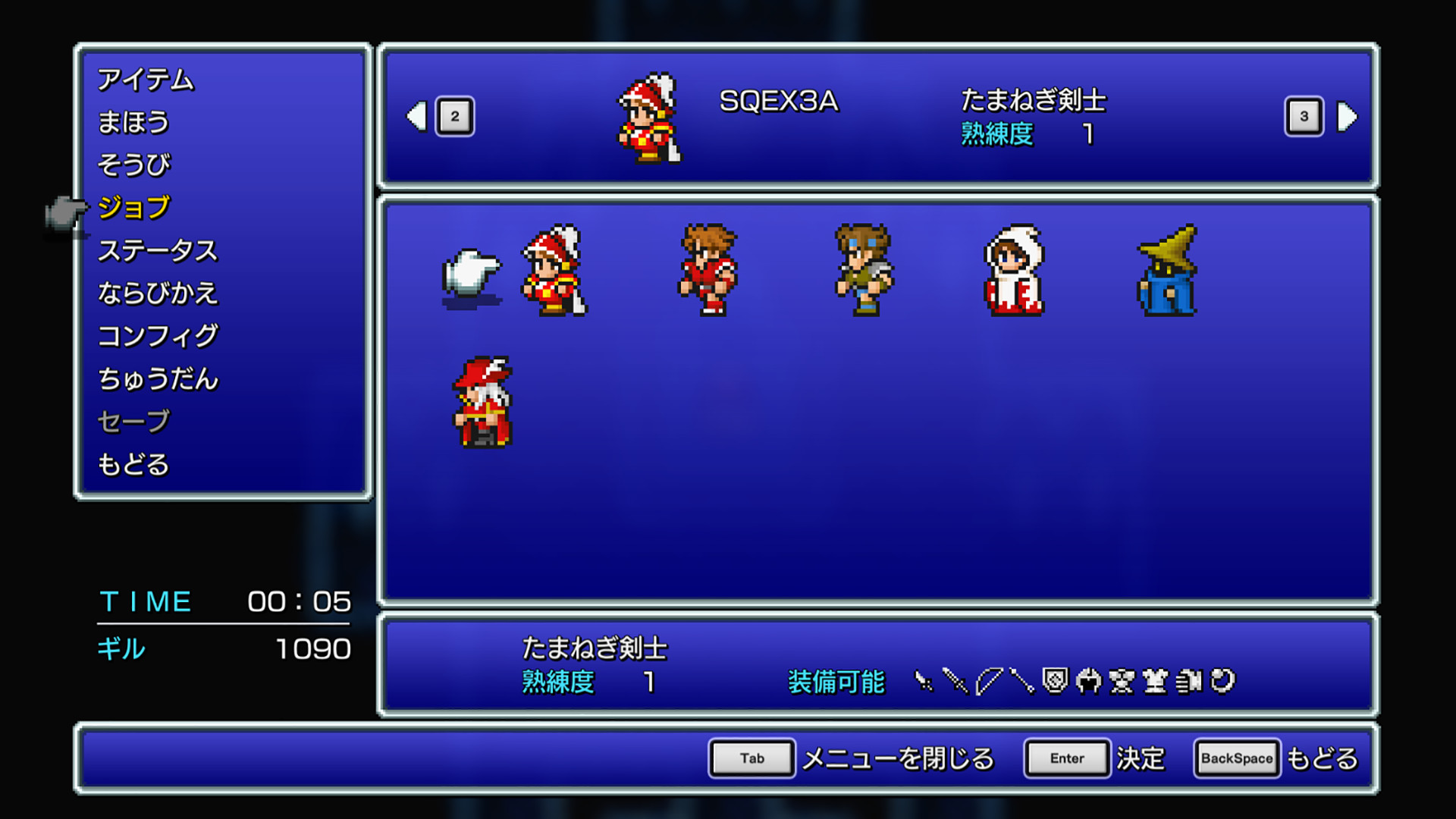Switch to the ステータス menu entry
Viewport: 1456px width, 819px height.
pyautogui.click(x=158, y=250)
